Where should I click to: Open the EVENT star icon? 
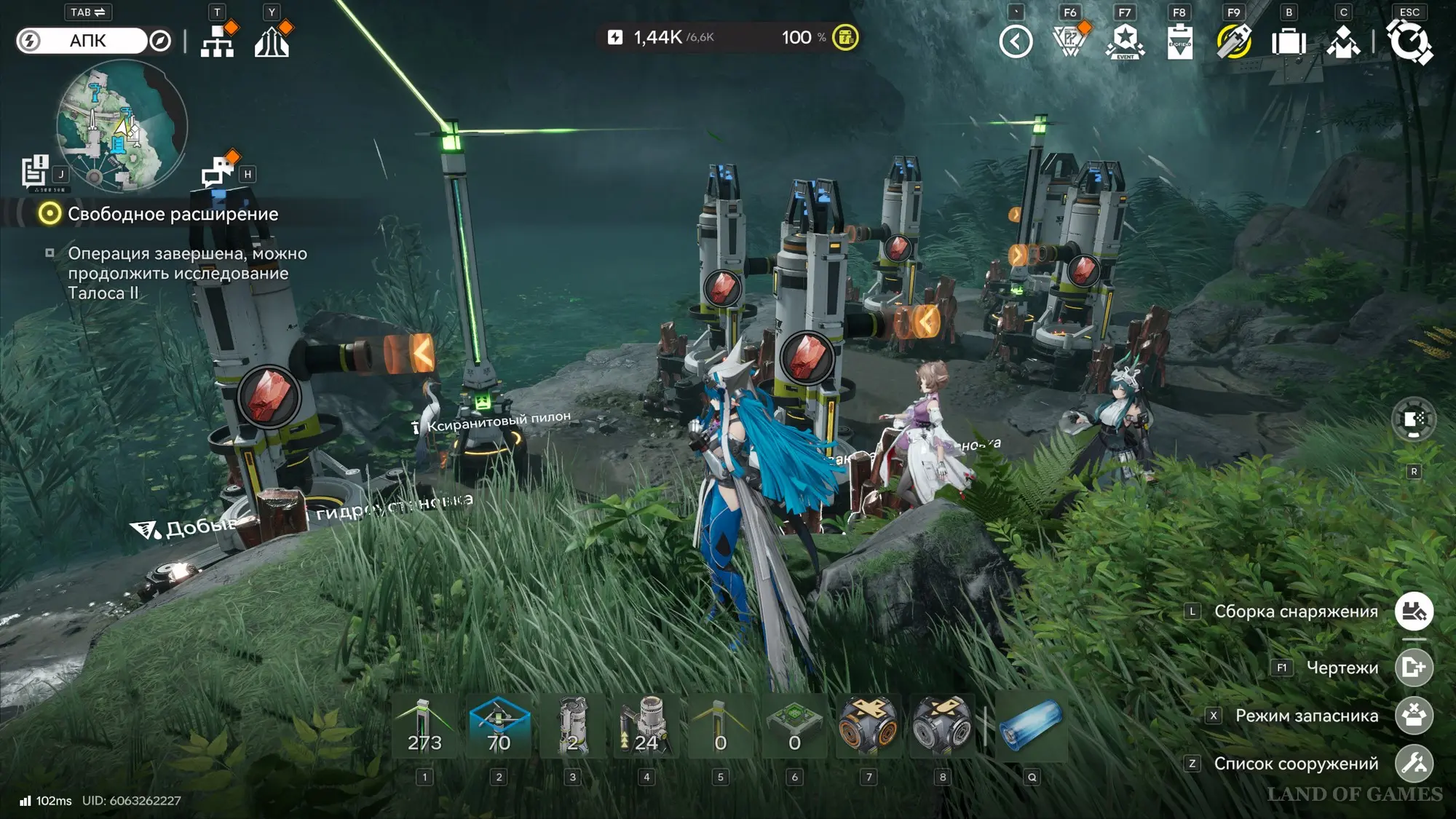1125,41
